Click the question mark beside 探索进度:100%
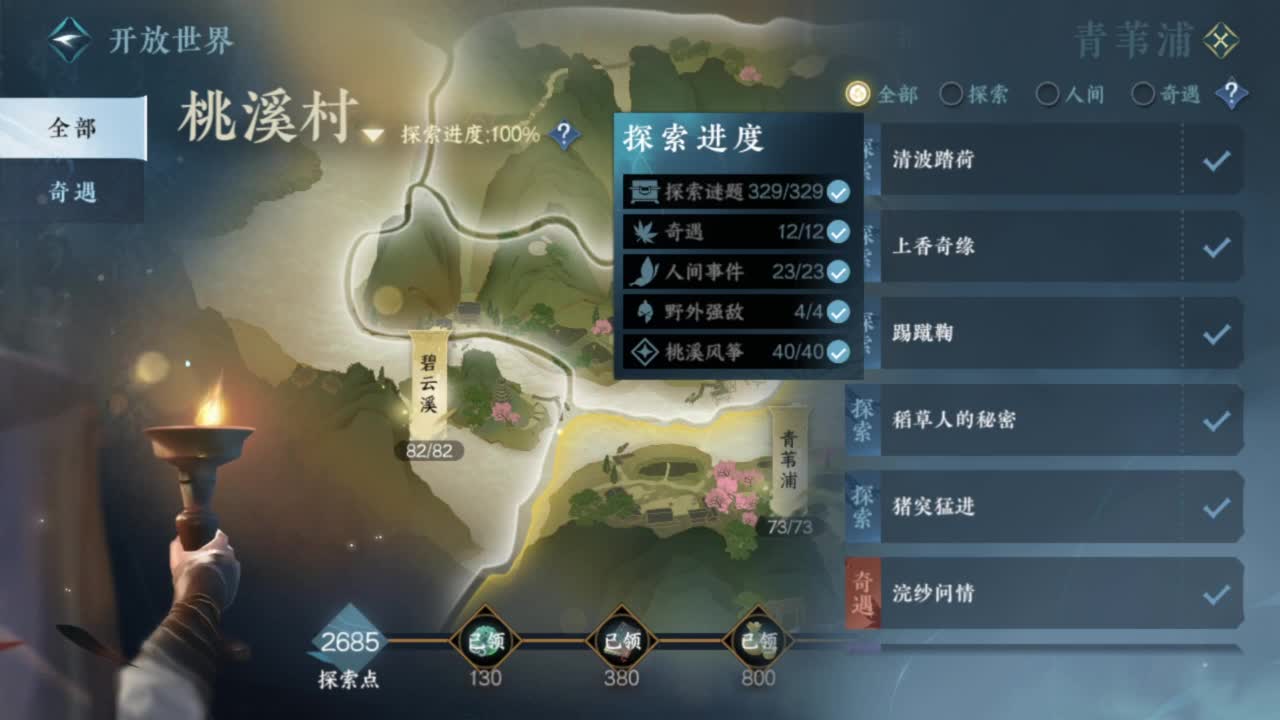Screen dimensions: 1280x720 [563, 134]
